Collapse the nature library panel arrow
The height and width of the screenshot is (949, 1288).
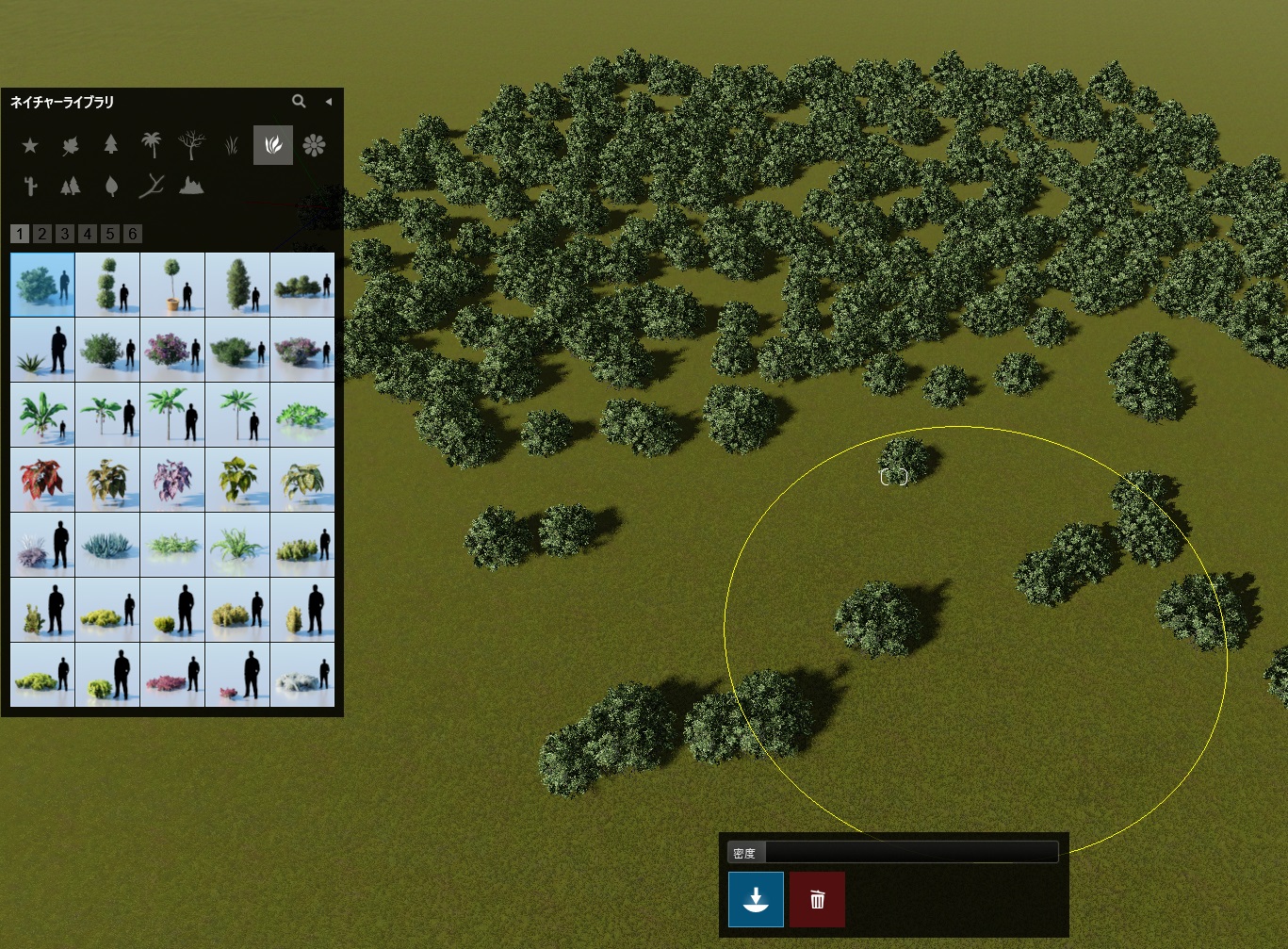click(328, 101)
